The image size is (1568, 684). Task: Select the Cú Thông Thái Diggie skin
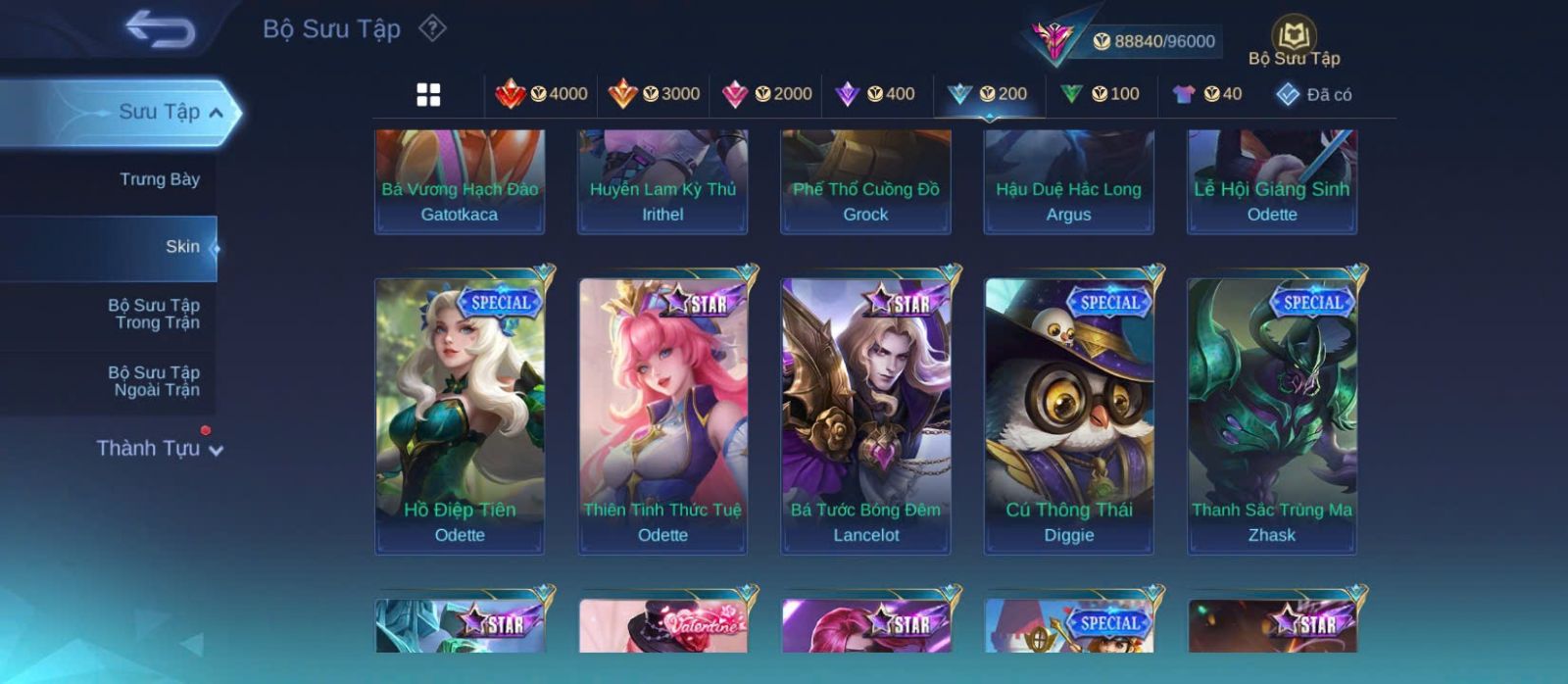(1068, 416)
